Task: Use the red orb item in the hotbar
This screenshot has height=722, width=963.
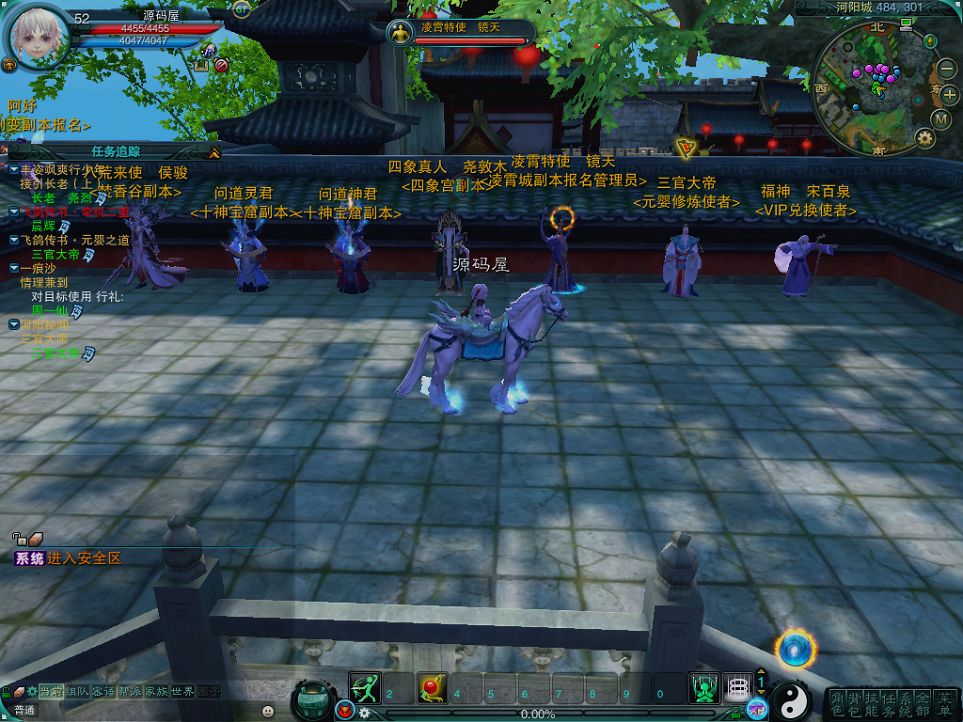Action: coord(431,688)
